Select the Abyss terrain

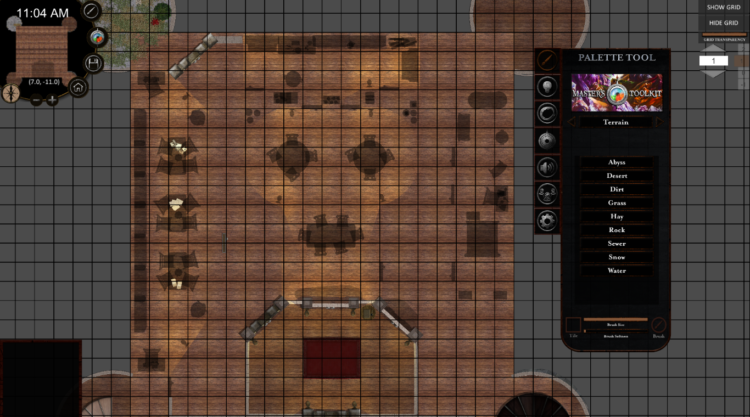tap(616, 162)
